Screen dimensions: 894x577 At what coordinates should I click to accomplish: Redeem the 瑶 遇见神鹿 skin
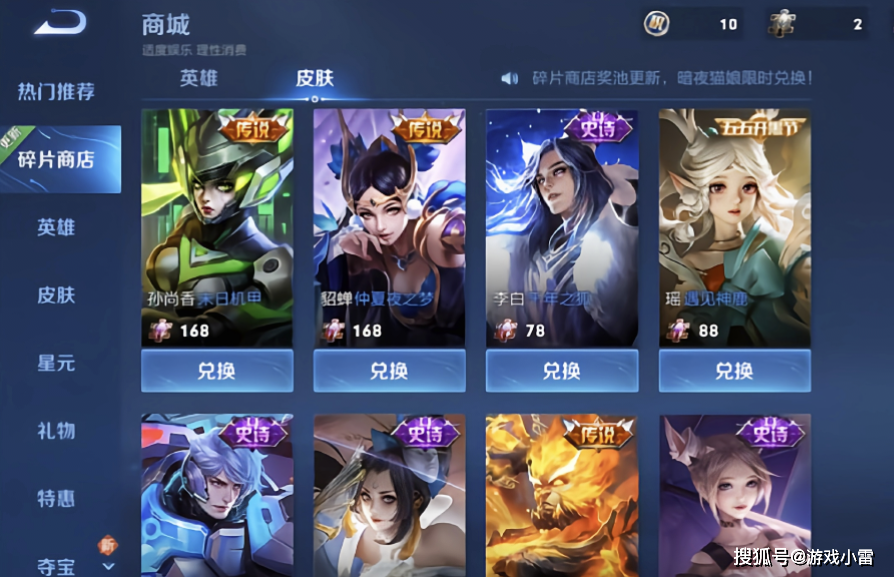pos(734,371)
